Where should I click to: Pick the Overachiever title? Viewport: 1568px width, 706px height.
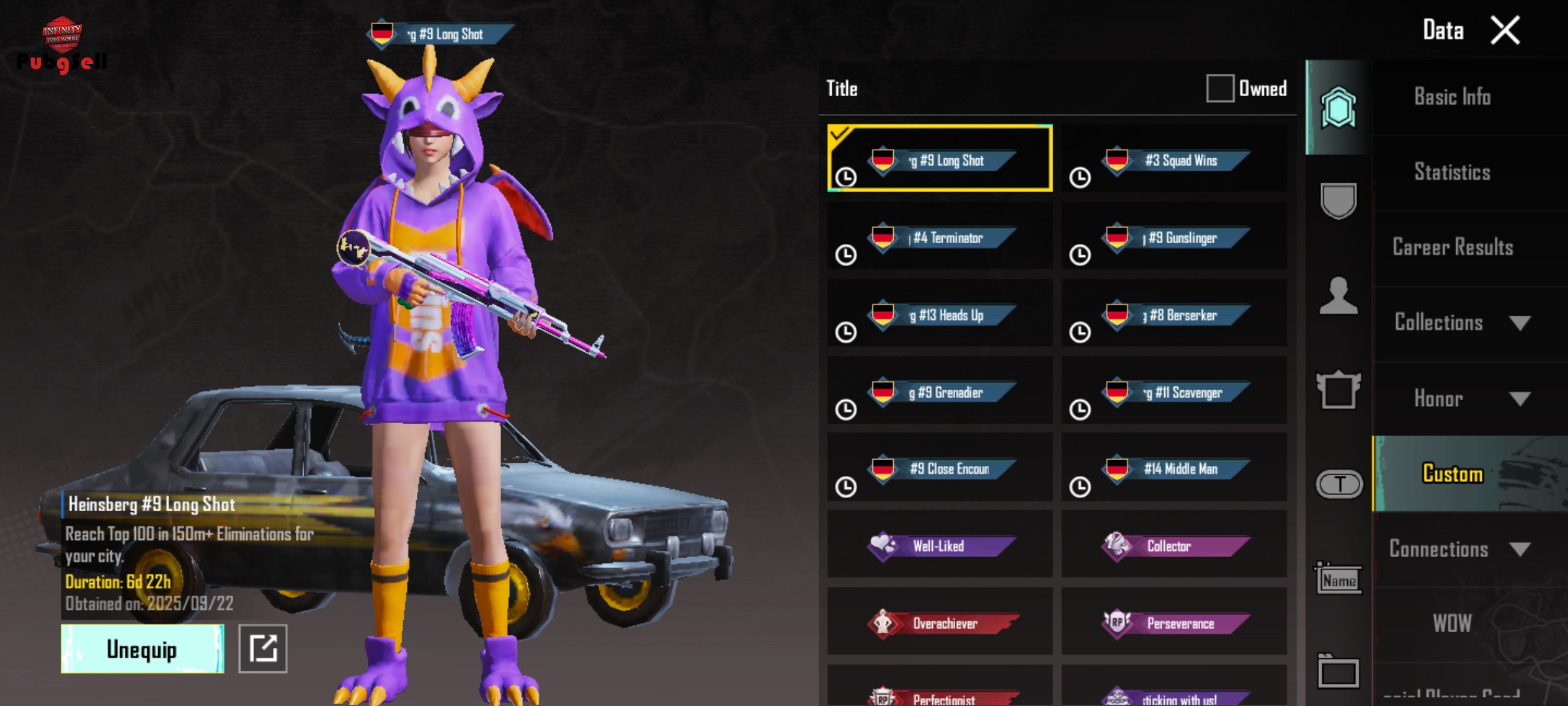[x=940, y=623]
